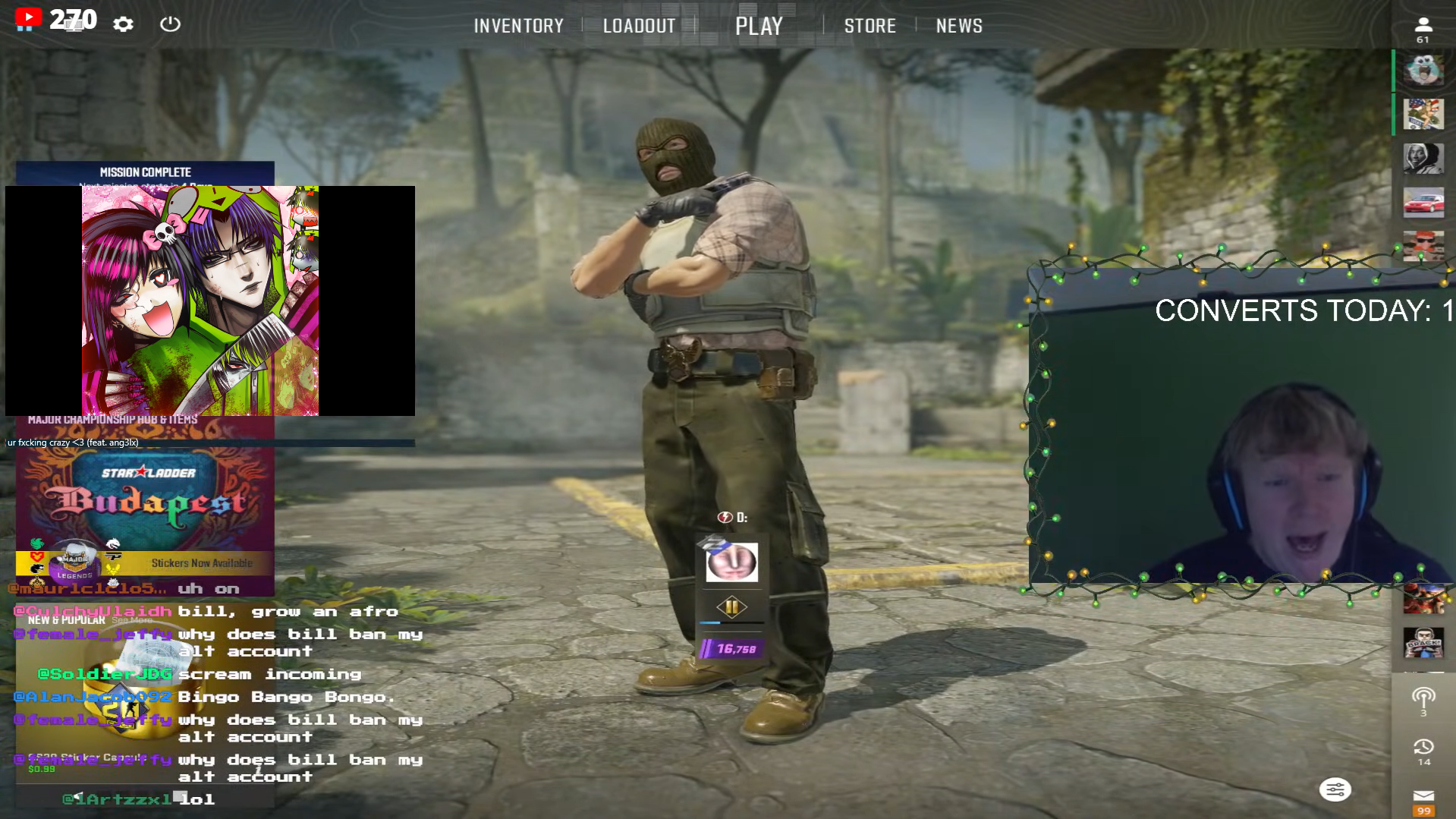
Task: Open the StarLadder Budapest major banner
Action: 145,497
